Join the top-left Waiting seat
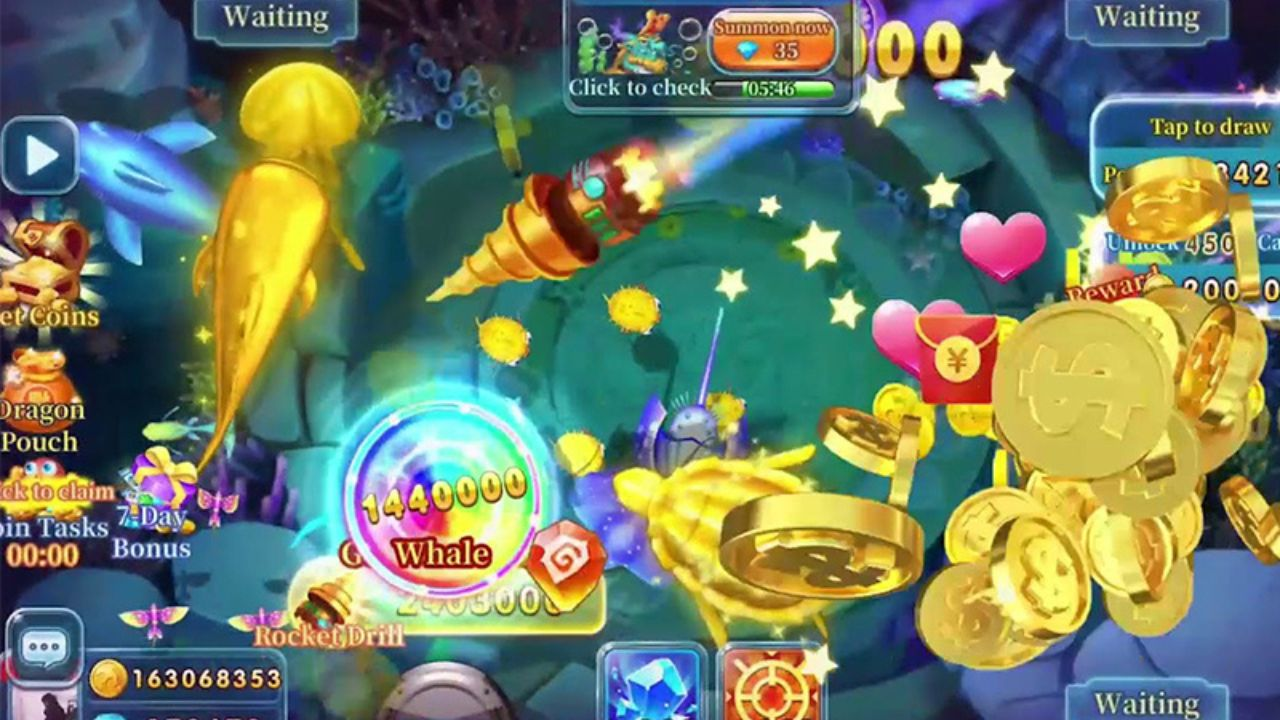 pyautogui.click(x=276, y=17)
